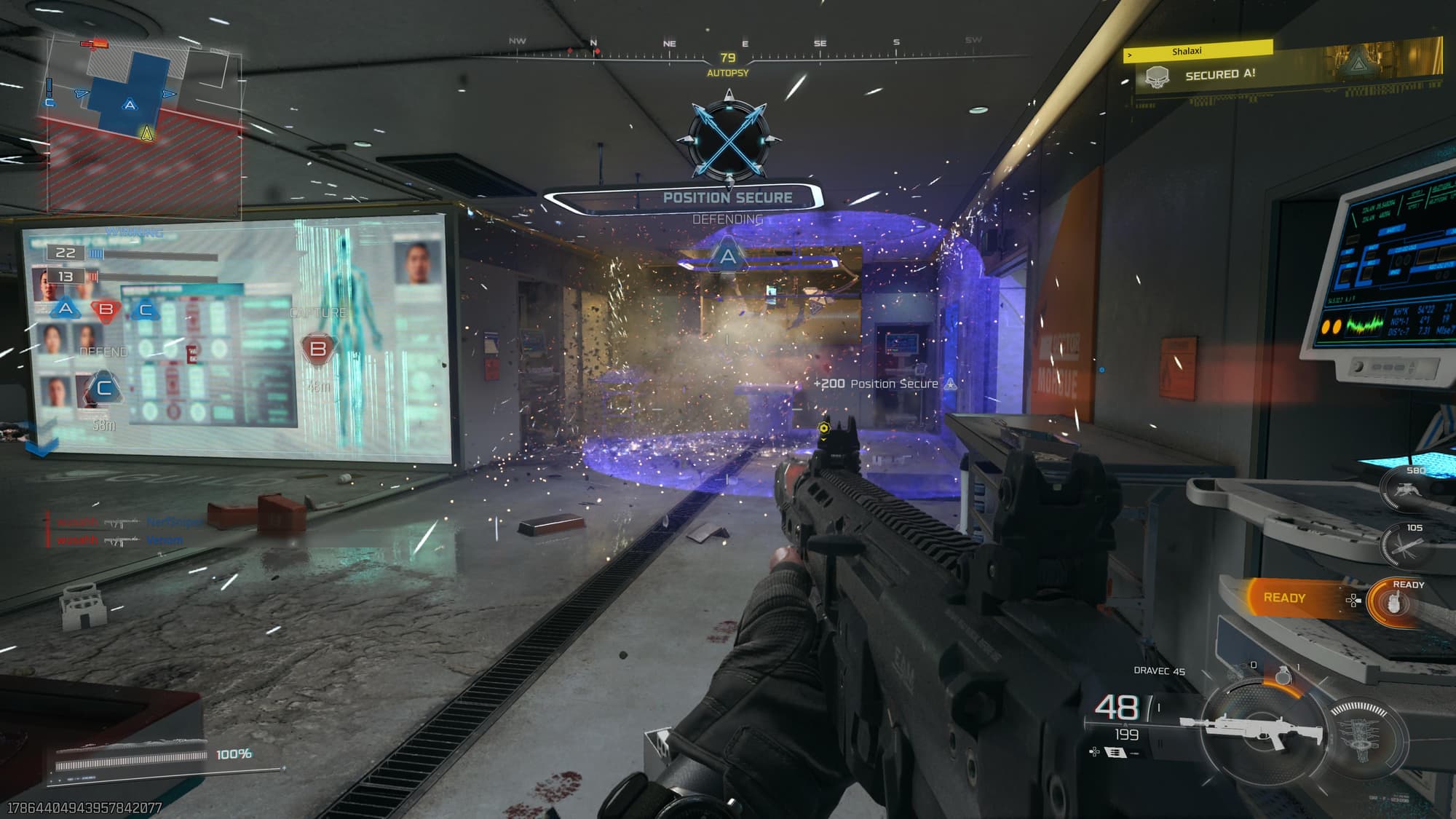Screen dimensions: 1456x819
Task: Select the blue objective A marker in the hallway
Action: (x=727, y=256)
